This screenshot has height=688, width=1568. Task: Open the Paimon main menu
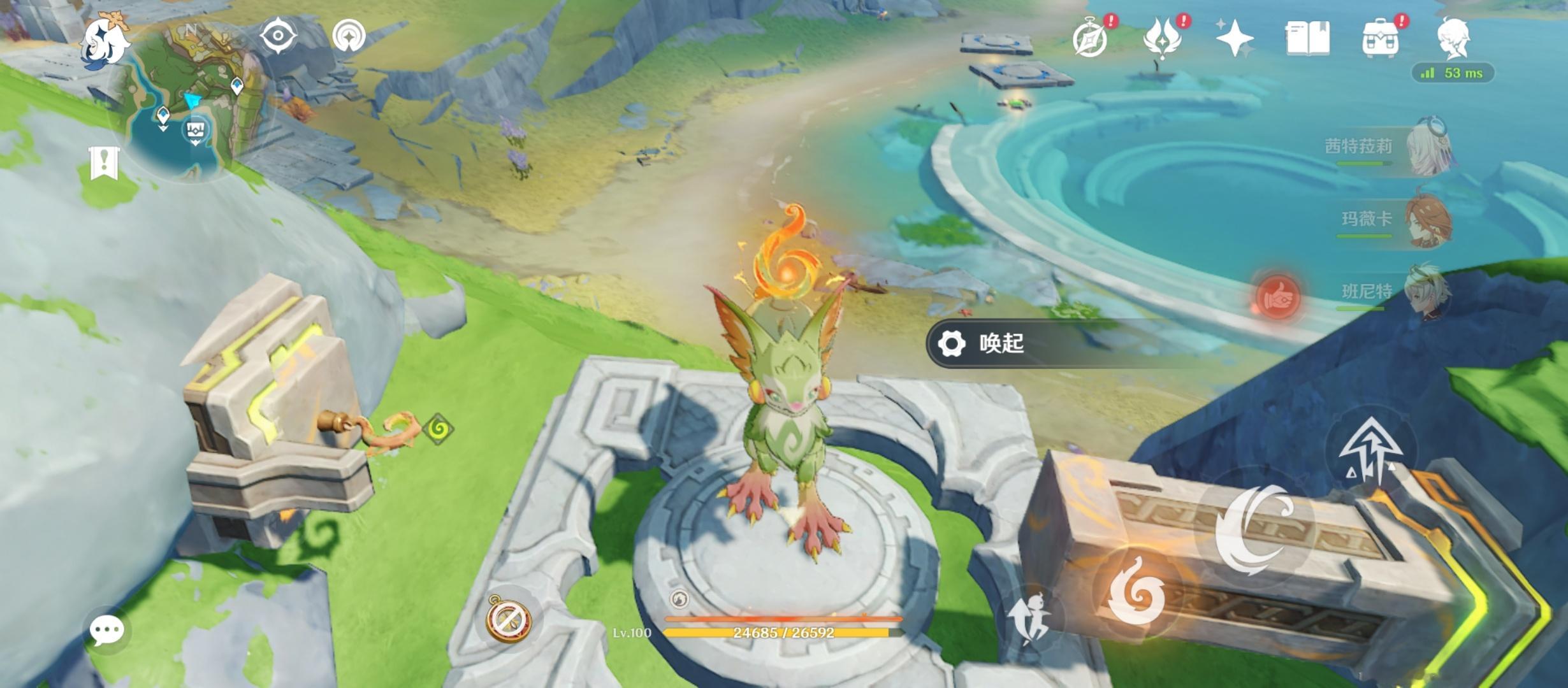(x=105, y=39)
